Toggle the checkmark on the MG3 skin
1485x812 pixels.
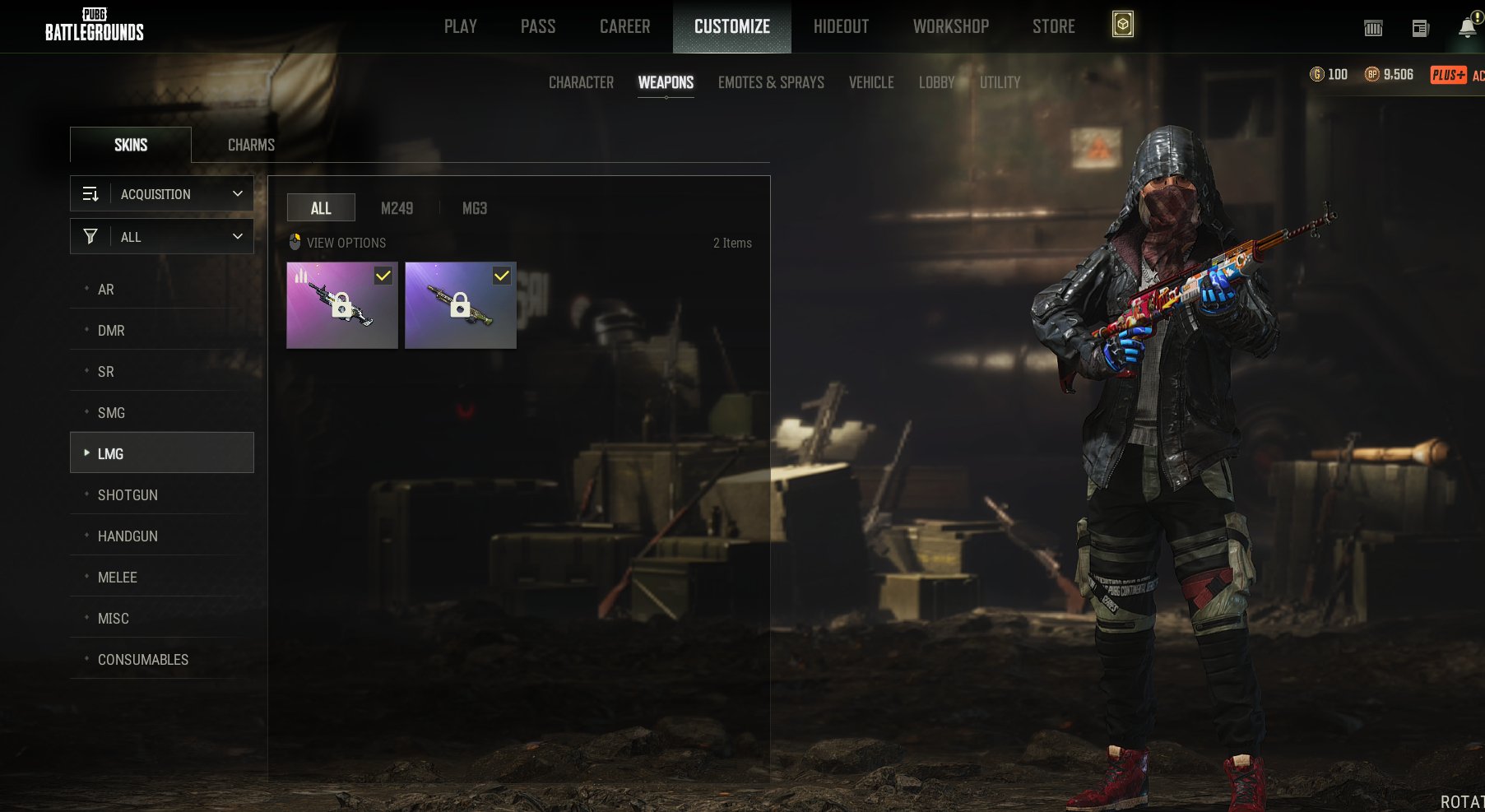[503, 276]
